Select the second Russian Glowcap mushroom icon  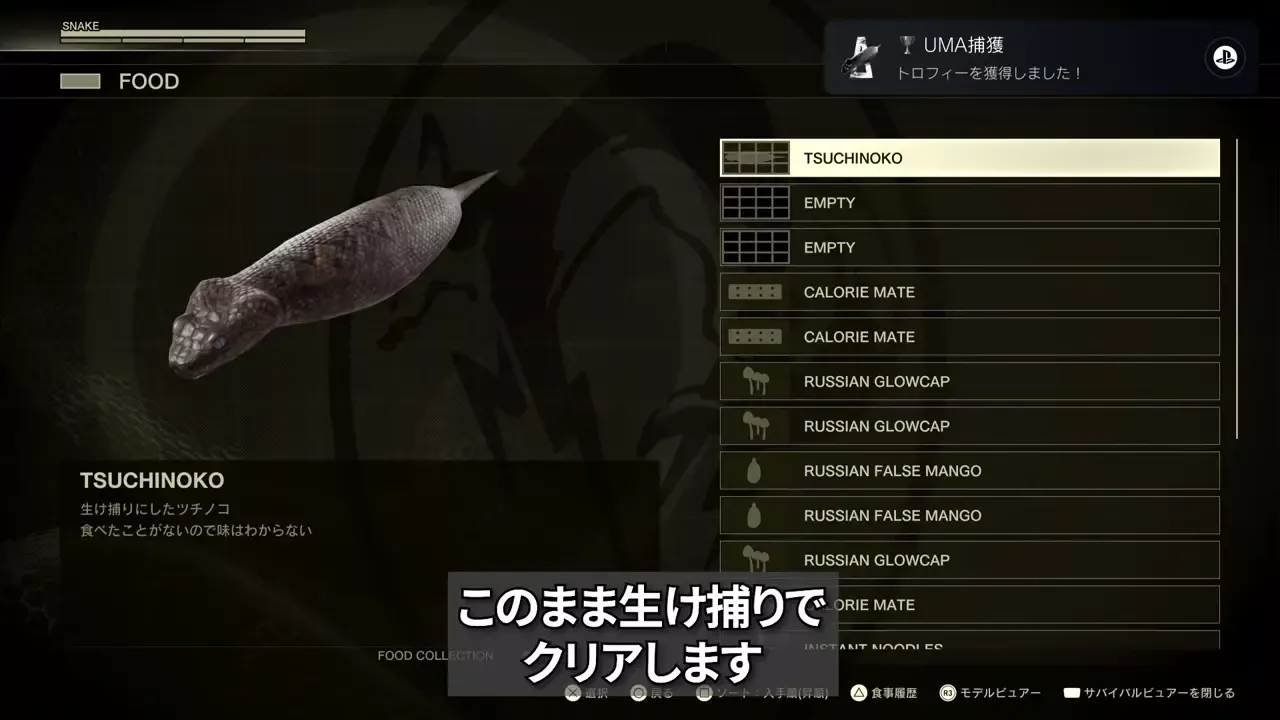[756, 426]
